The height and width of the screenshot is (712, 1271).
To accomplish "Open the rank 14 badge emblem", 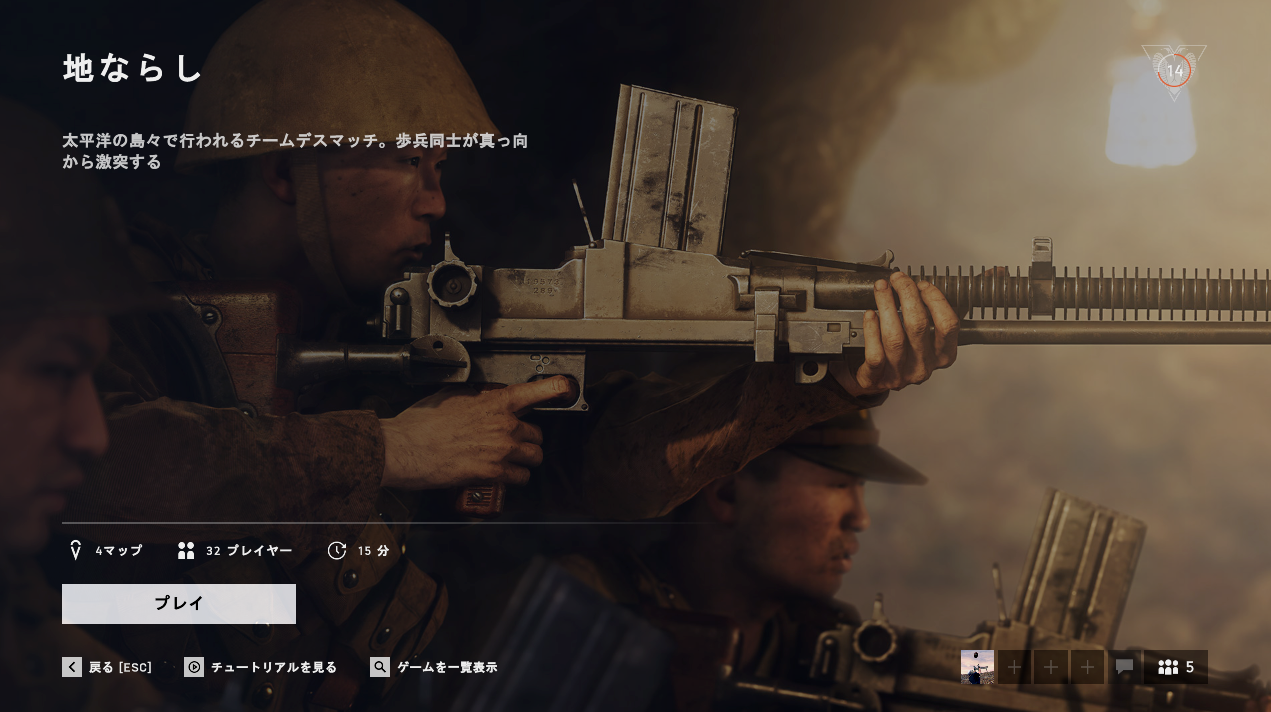I will [1174, 71].
